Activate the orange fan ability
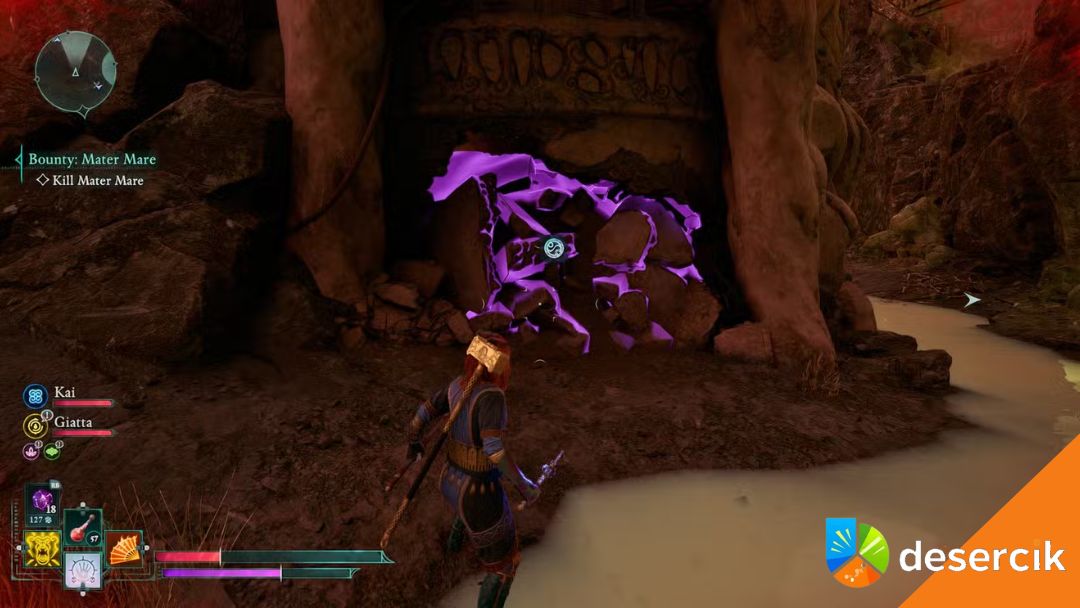 (x=124, y=549)
